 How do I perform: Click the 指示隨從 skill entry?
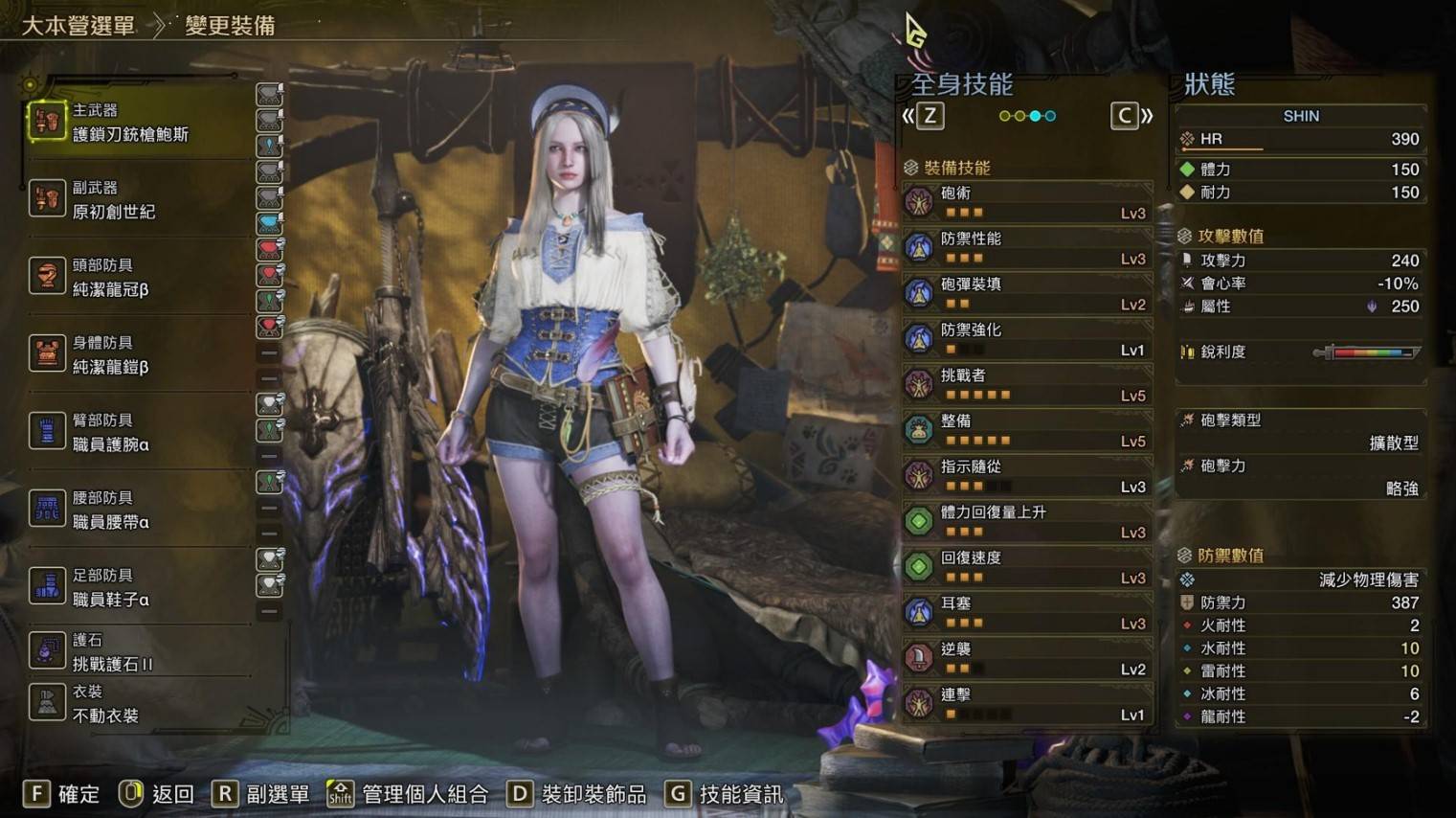1026,476
